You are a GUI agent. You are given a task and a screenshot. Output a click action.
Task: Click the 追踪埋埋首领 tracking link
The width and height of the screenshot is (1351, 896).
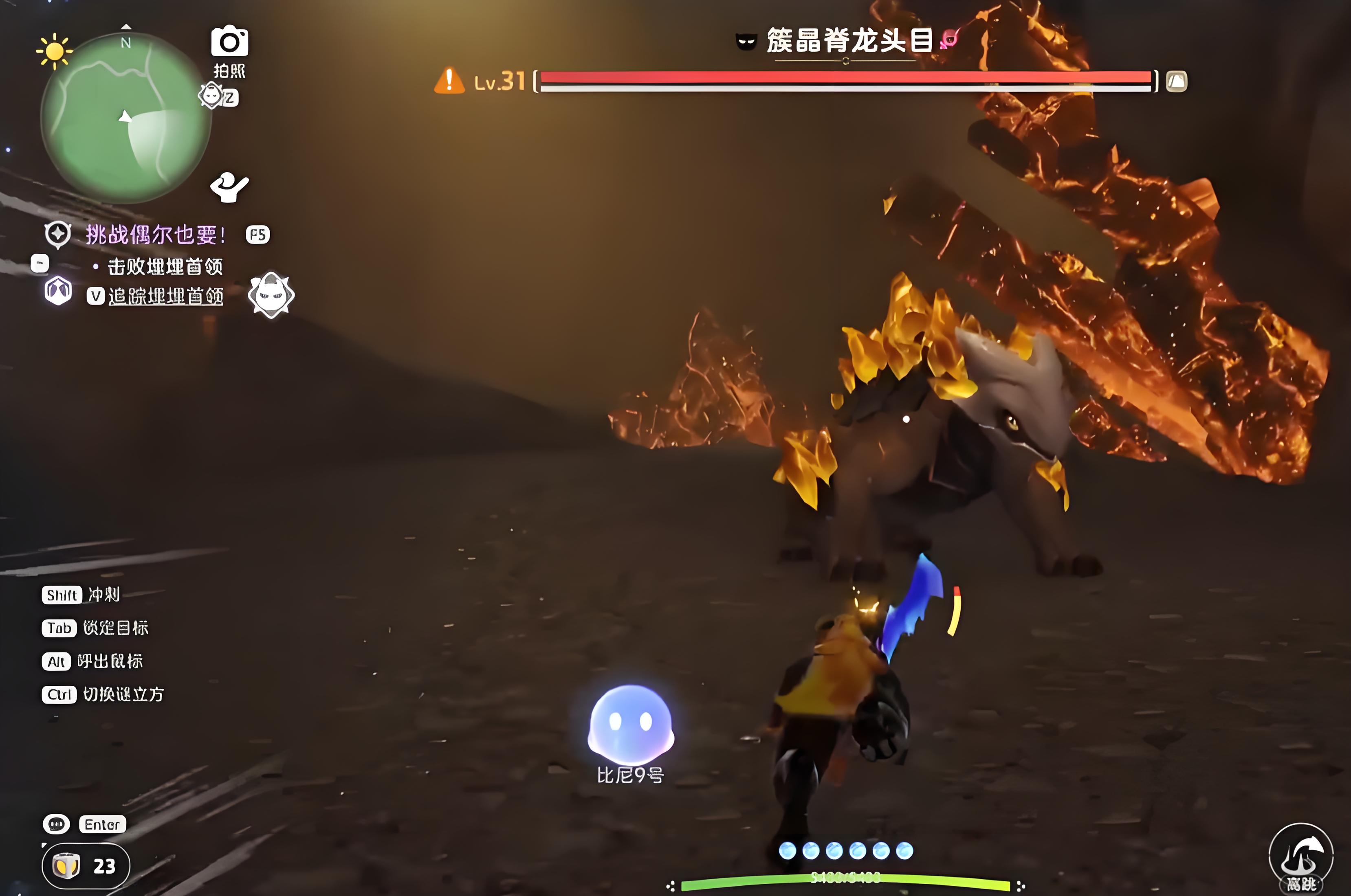pyautogui.click(x=165, y=296)
